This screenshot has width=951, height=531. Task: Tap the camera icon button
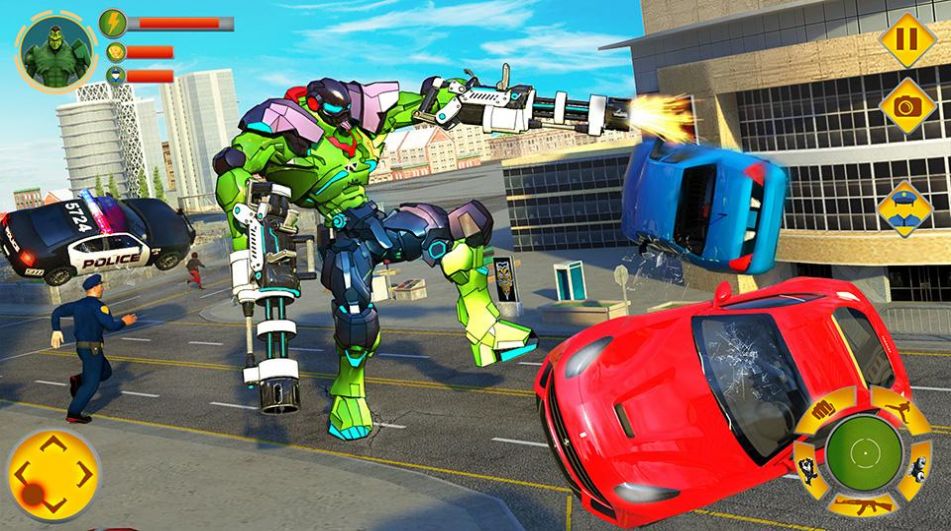click(x=907, y=106)
